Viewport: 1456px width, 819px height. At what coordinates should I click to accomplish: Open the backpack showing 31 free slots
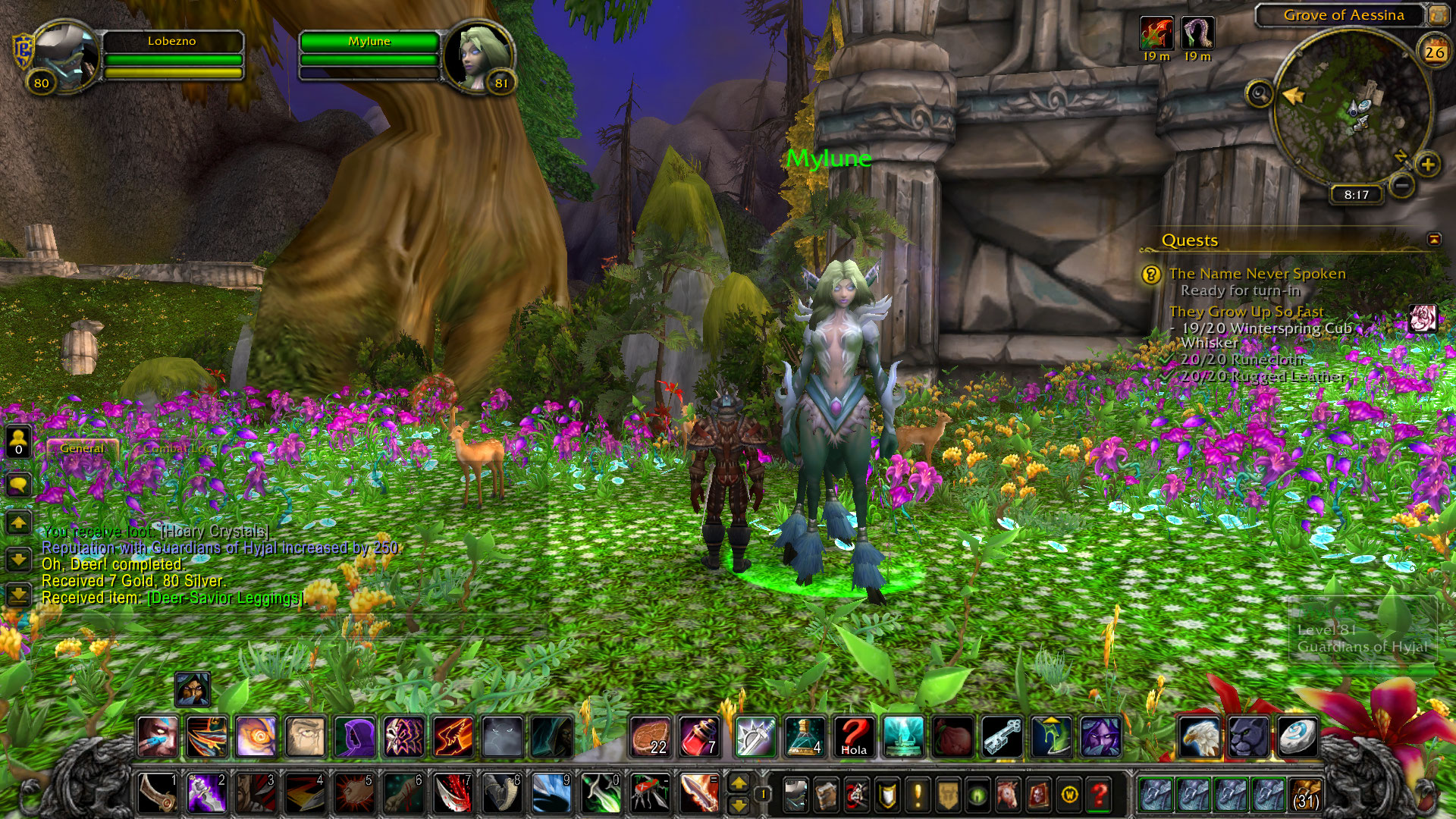coord(1305,794)
